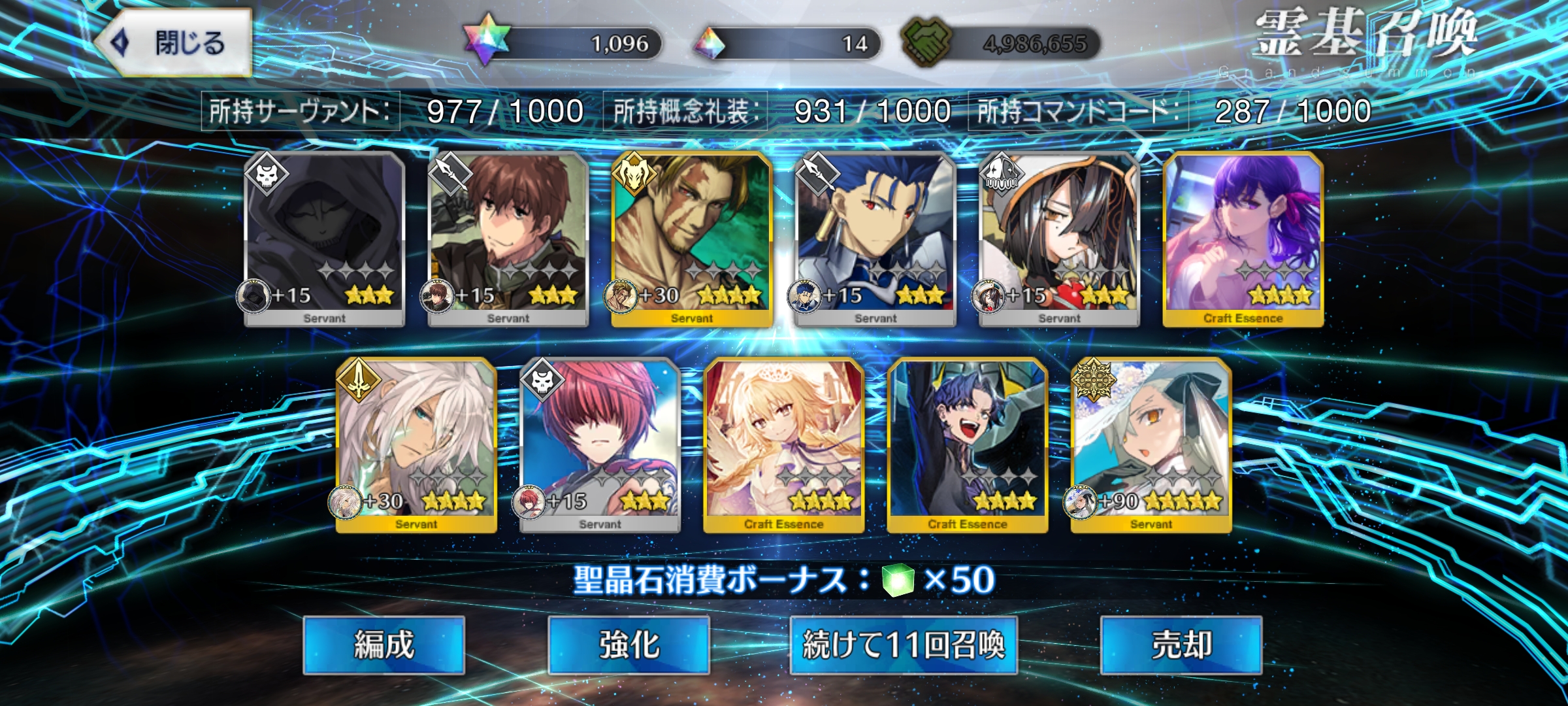Inspect the blue-haired Lancer servant card
Image resolution: width=1568 pixels, height=706 pixels.
[x=875, y=239]
